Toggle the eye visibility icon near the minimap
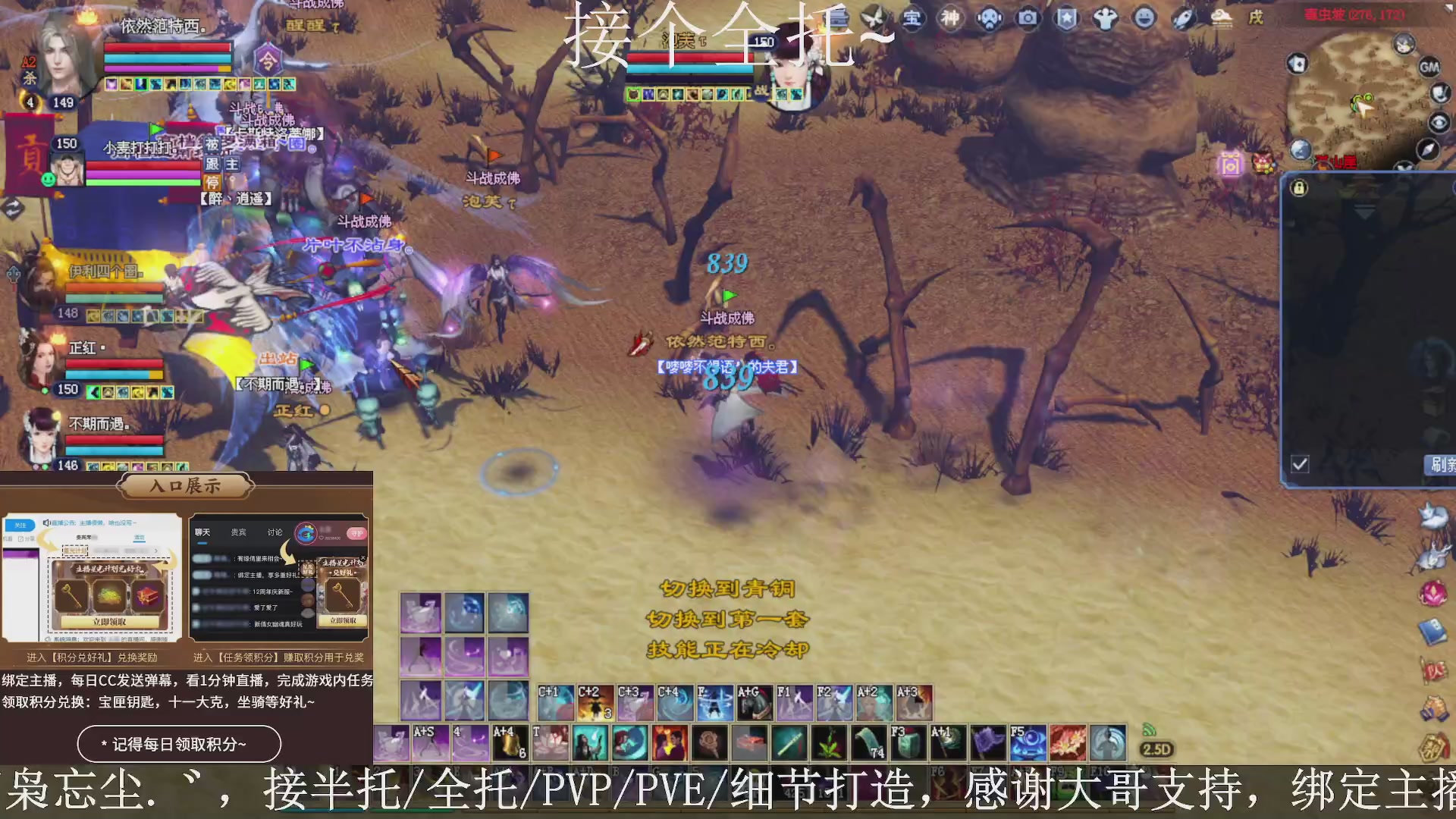 (1439, 122)
